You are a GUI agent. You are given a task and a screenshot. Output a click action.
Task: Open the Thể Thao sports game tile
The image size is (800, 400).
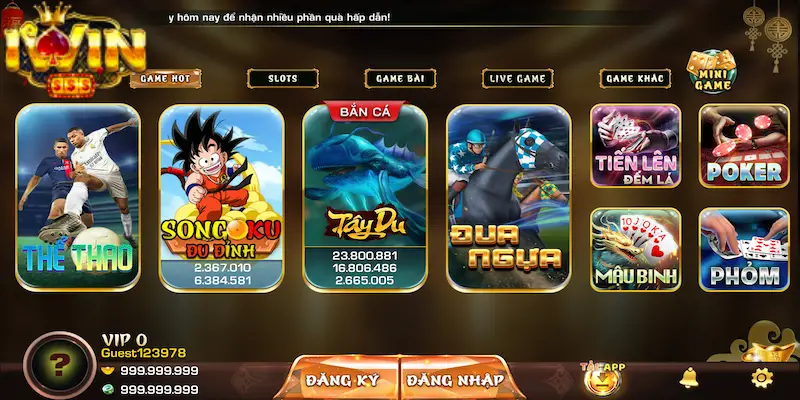(x=78, y=197)
